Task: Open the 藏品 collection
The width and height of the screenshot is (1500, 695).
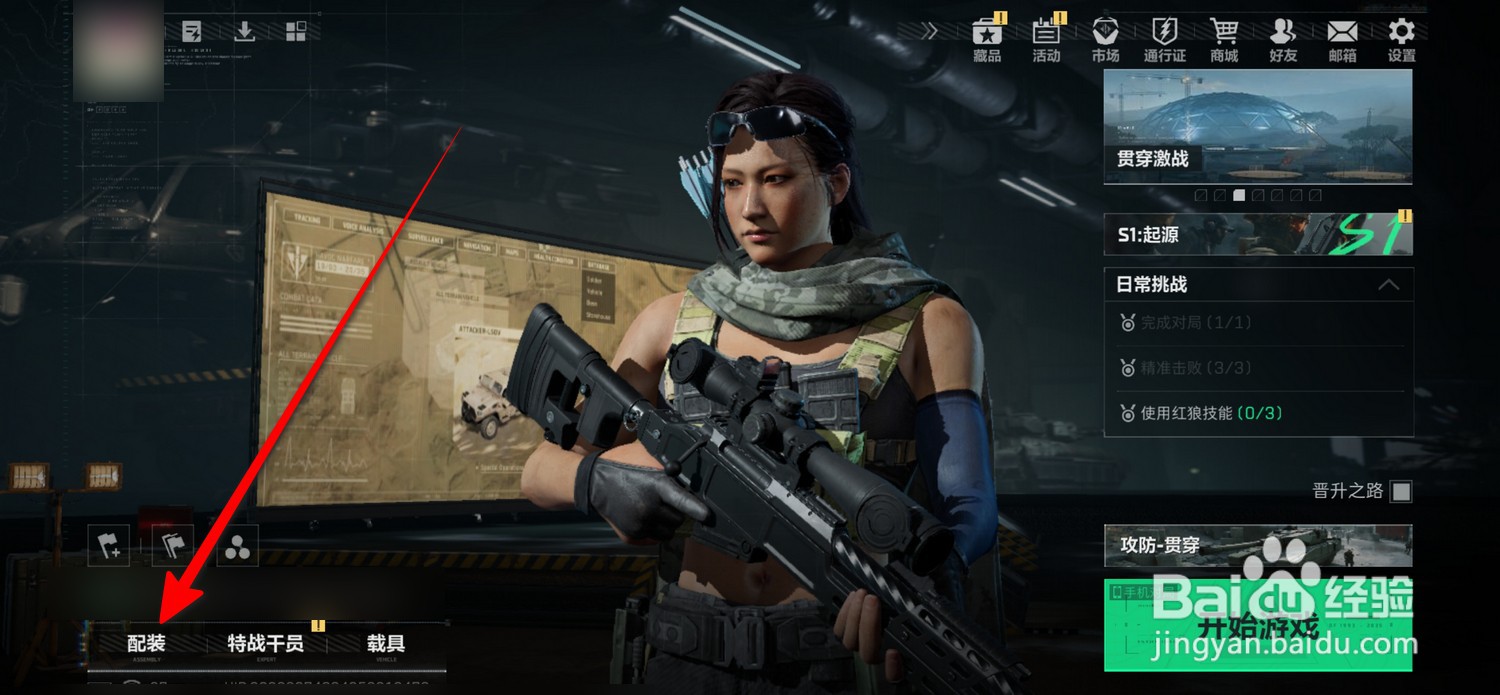Action: click(x=987, y=39)
